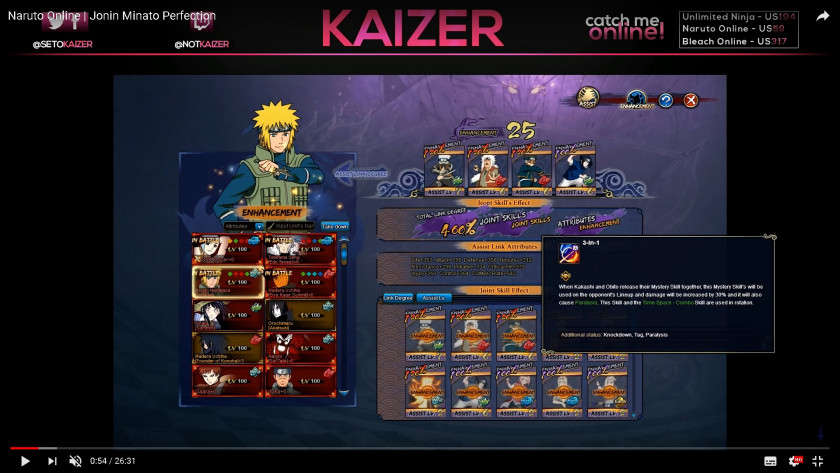Play the video

[x=25, y=461]
